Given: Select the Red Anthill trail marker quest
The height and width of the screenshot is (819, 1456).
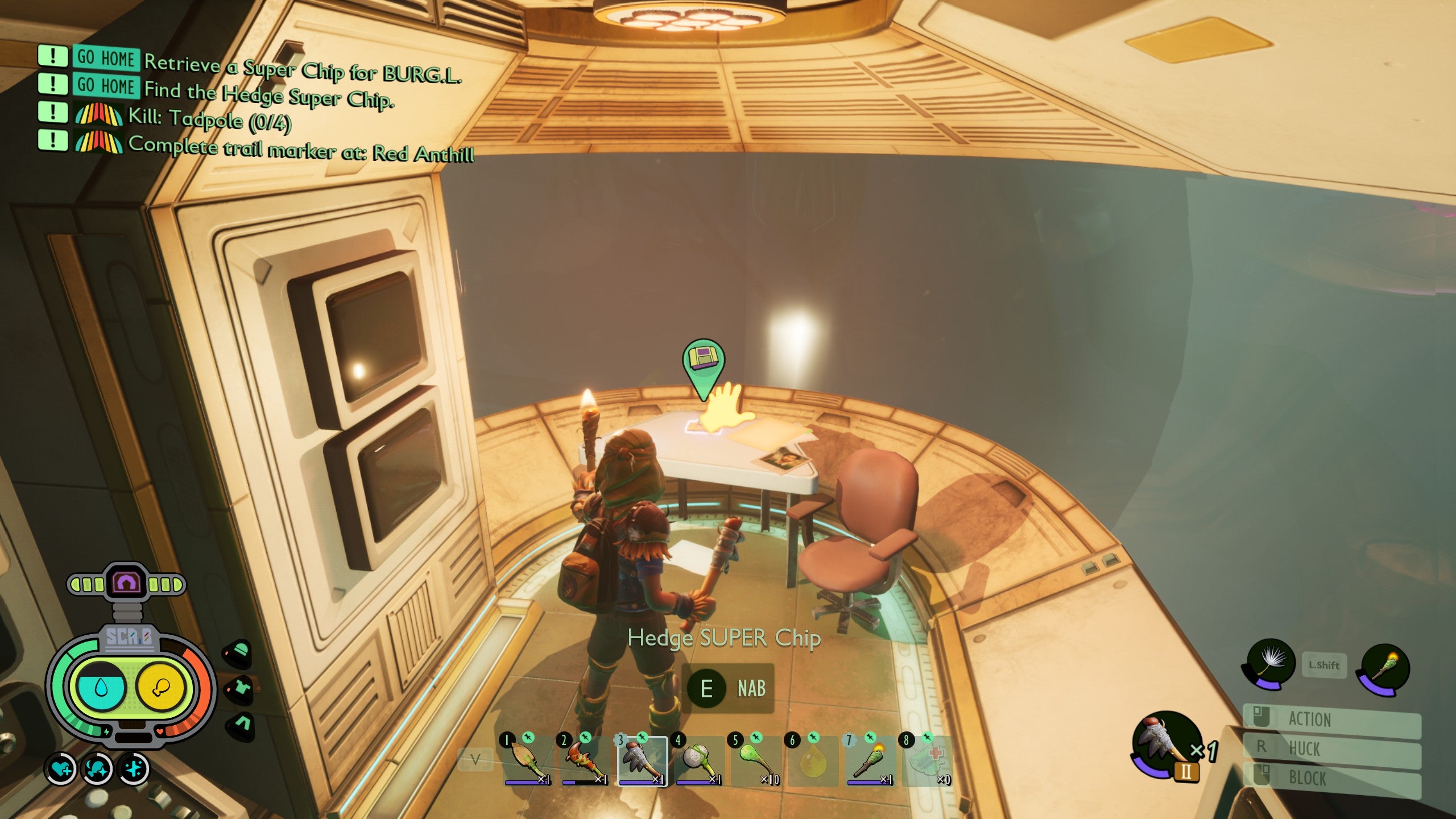Looking at the screenshot, I should tap(300, 149).
